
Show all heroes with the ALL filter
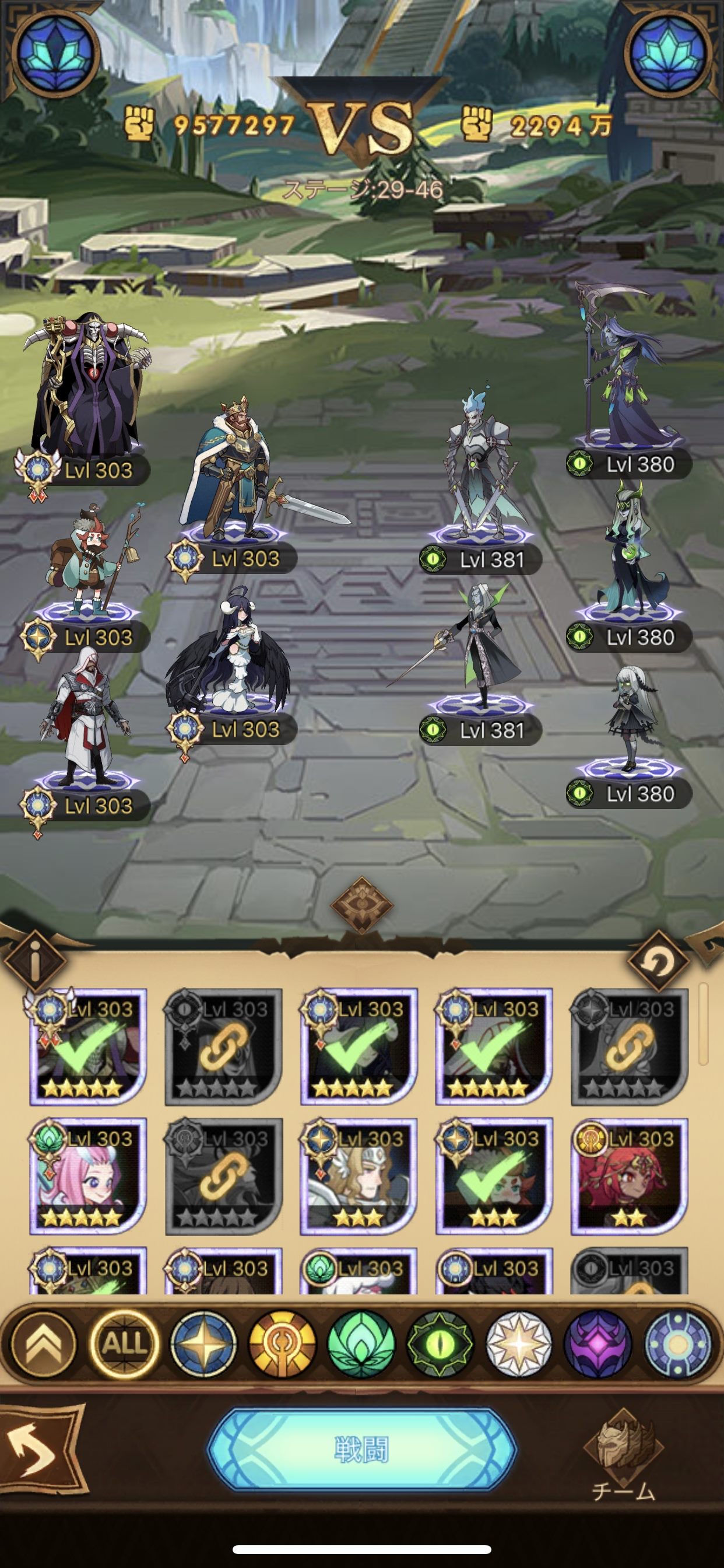(124, 1343)
